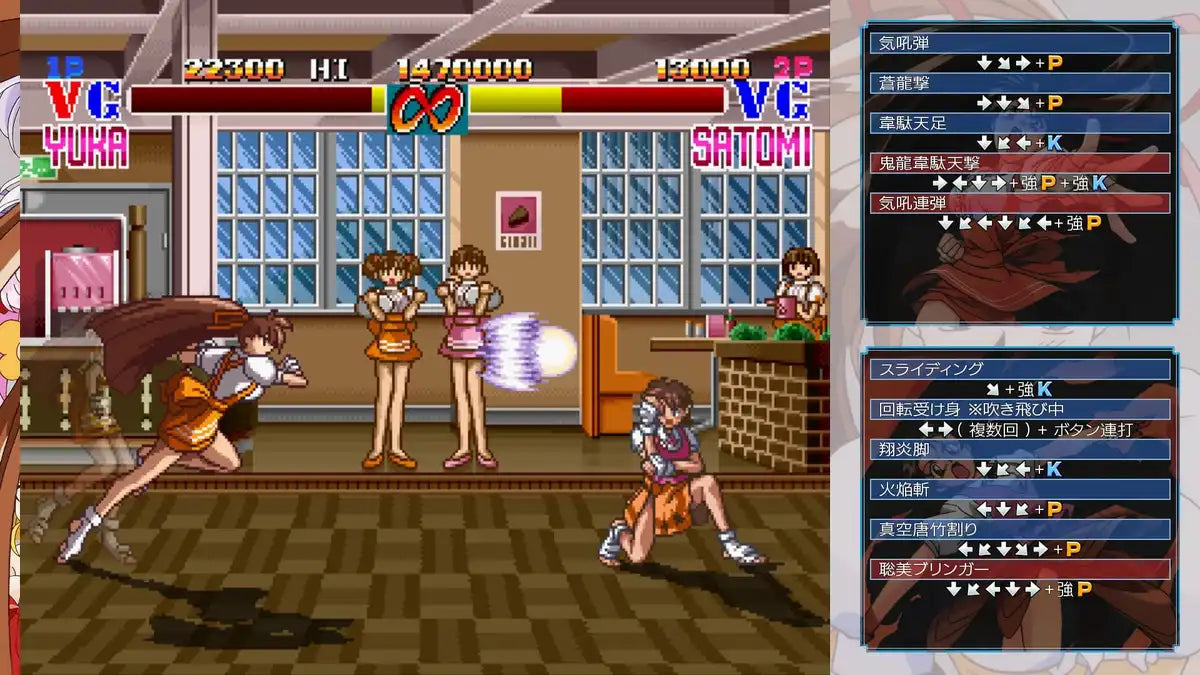Choose the 真空唐竹割り move row
Screen dimensions: 1200x675
tap(1020, 529)
